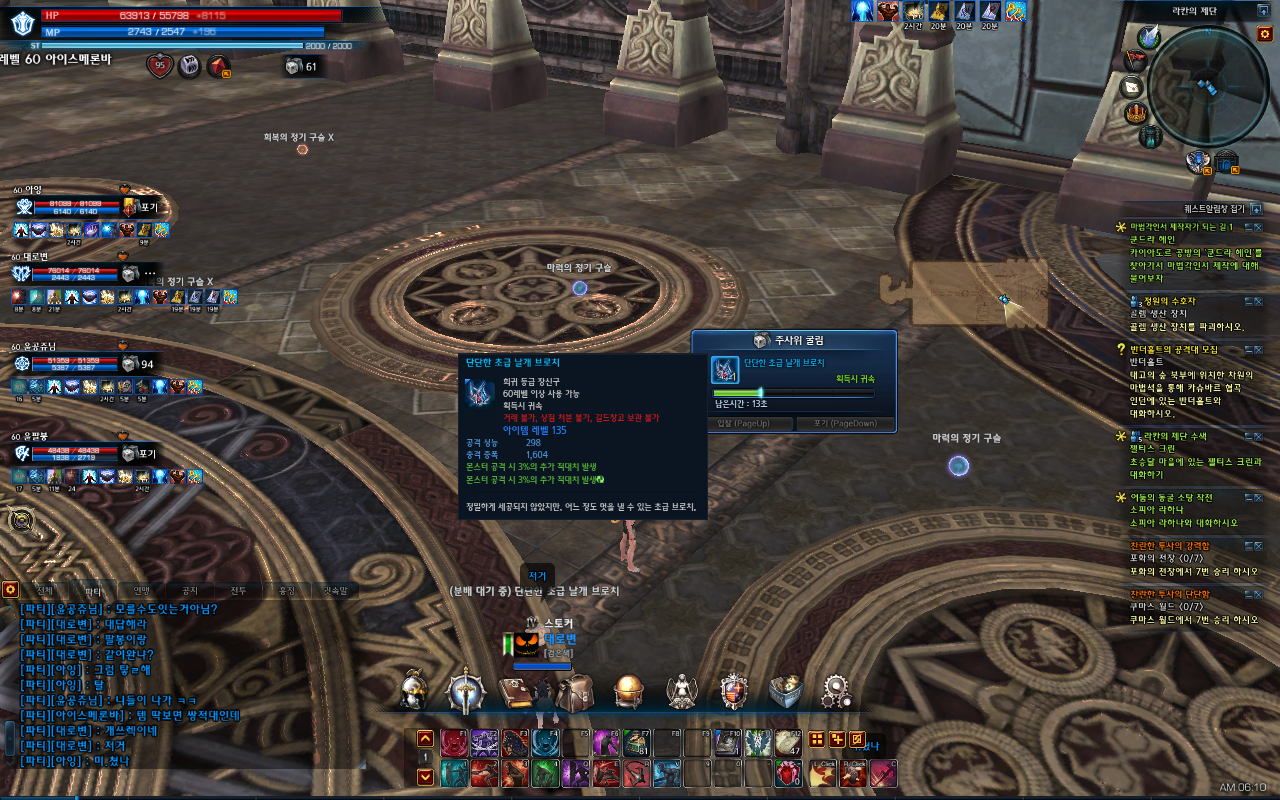This screenshot has width=1280, height=800.
Task: Pass on loot with the 포기 button
Action: point(838,423)
